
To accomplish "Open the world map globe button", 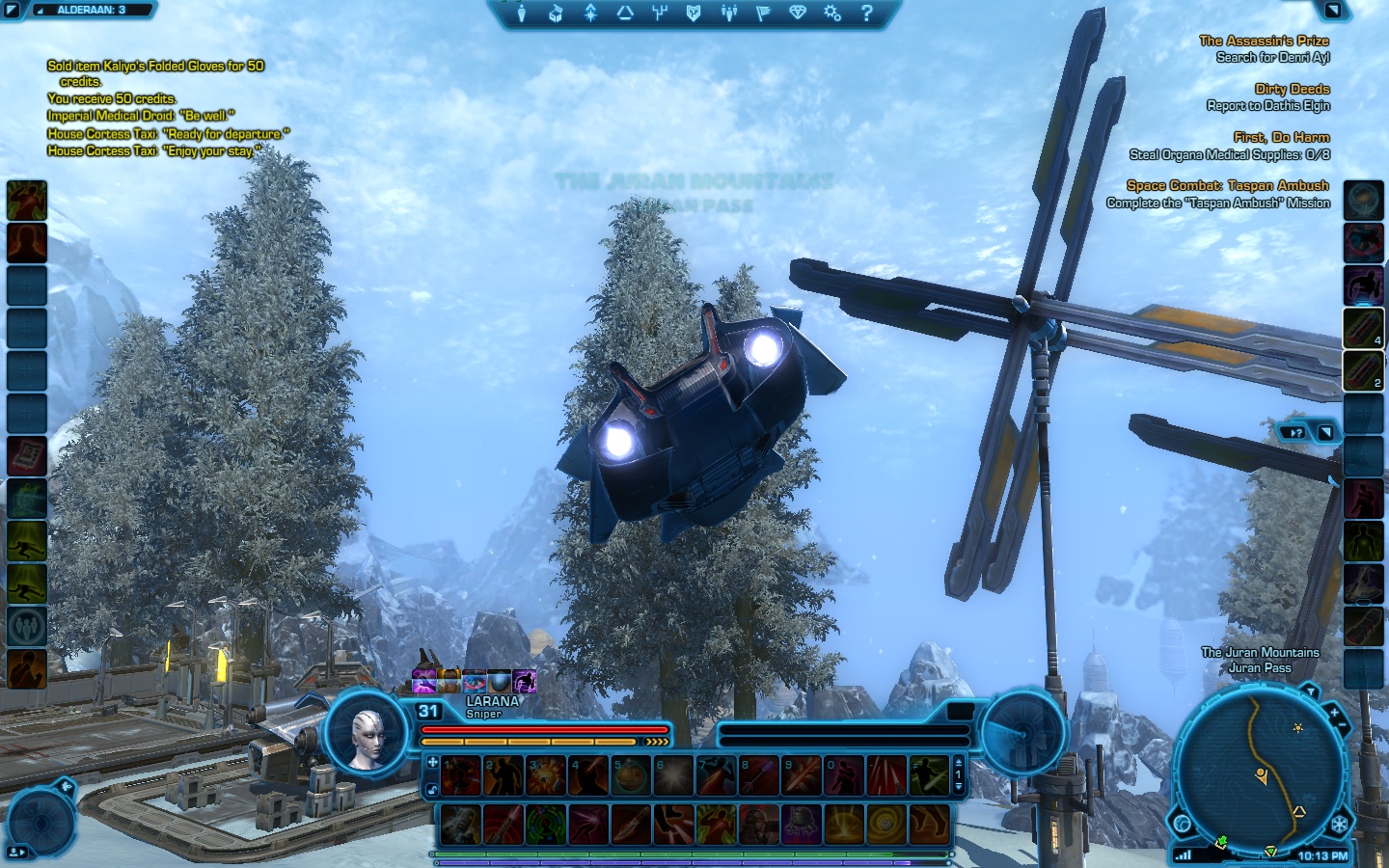I will (x=1184, y=823).
